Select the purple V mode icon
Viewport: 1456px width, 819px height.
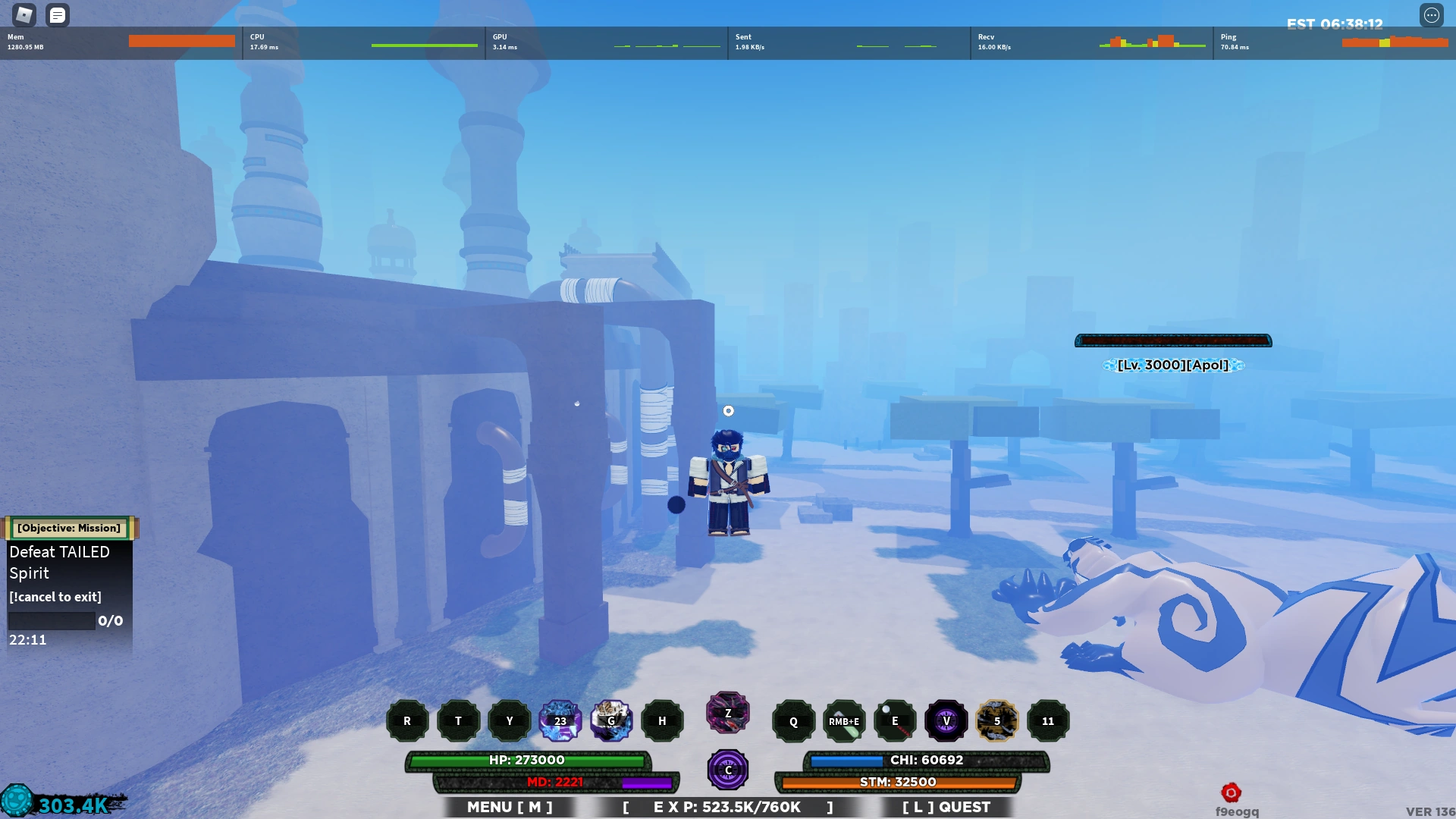pos(946,720)
